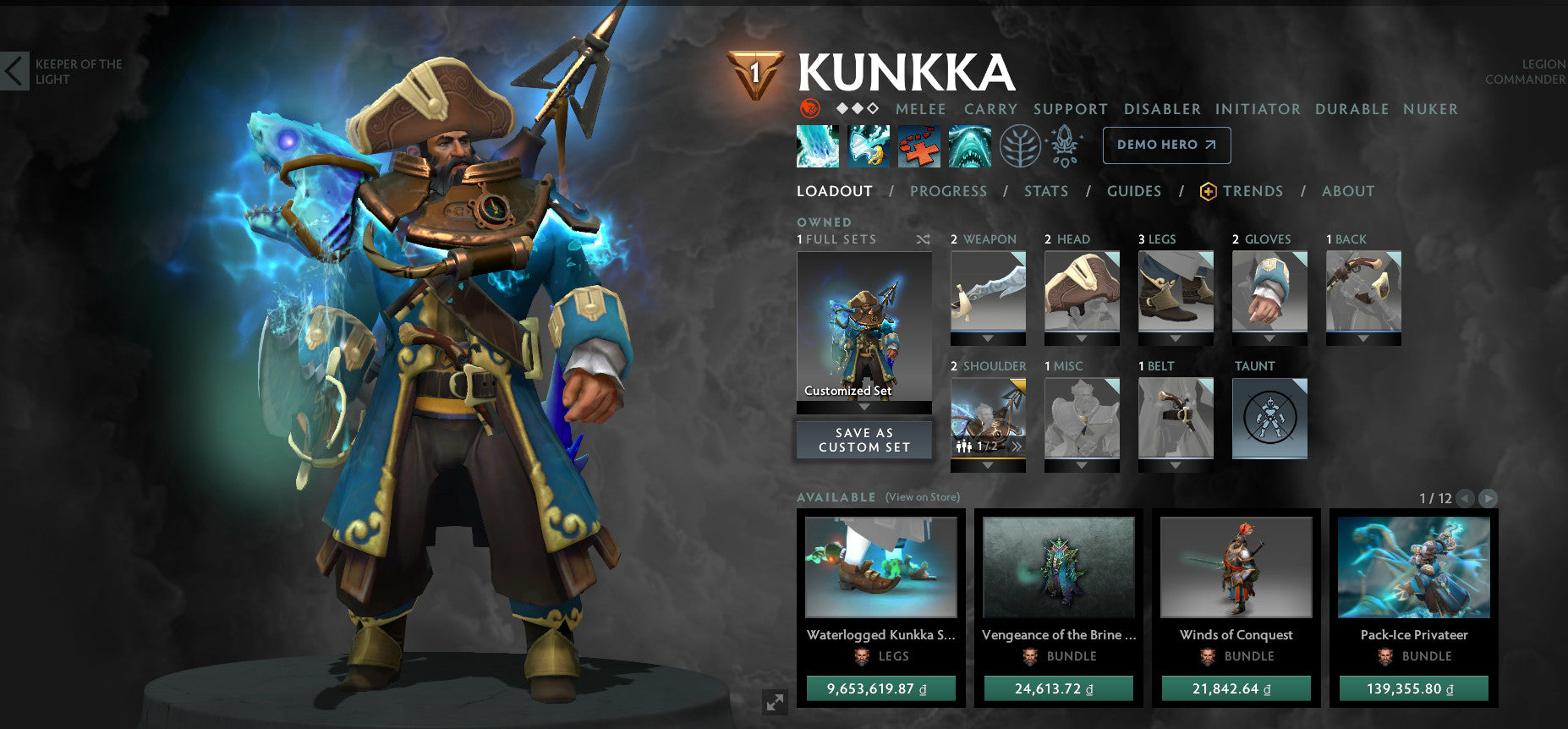Viewport: 1568px width, 729px height.
Task: Open the View on Store link
Action: [x=923, y=497]
